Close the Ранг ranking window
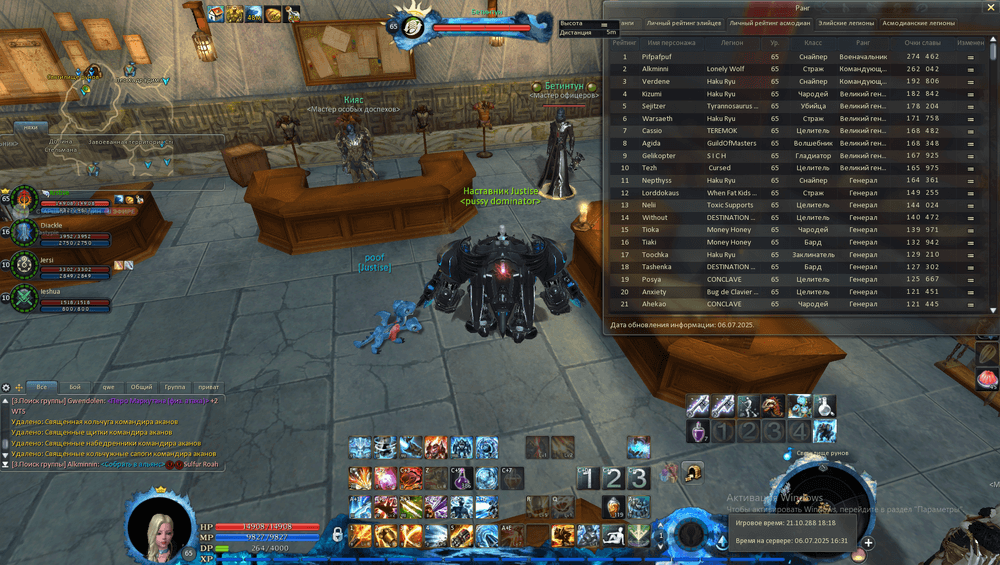1000x565 pixels. [x=989, y=7]
